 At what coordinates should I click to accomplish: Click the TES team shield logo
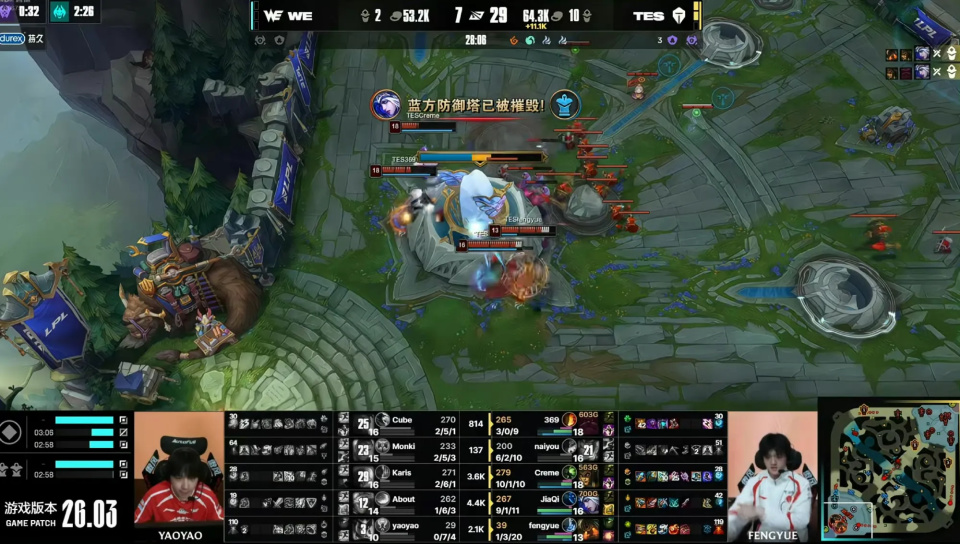coord(680,16)
